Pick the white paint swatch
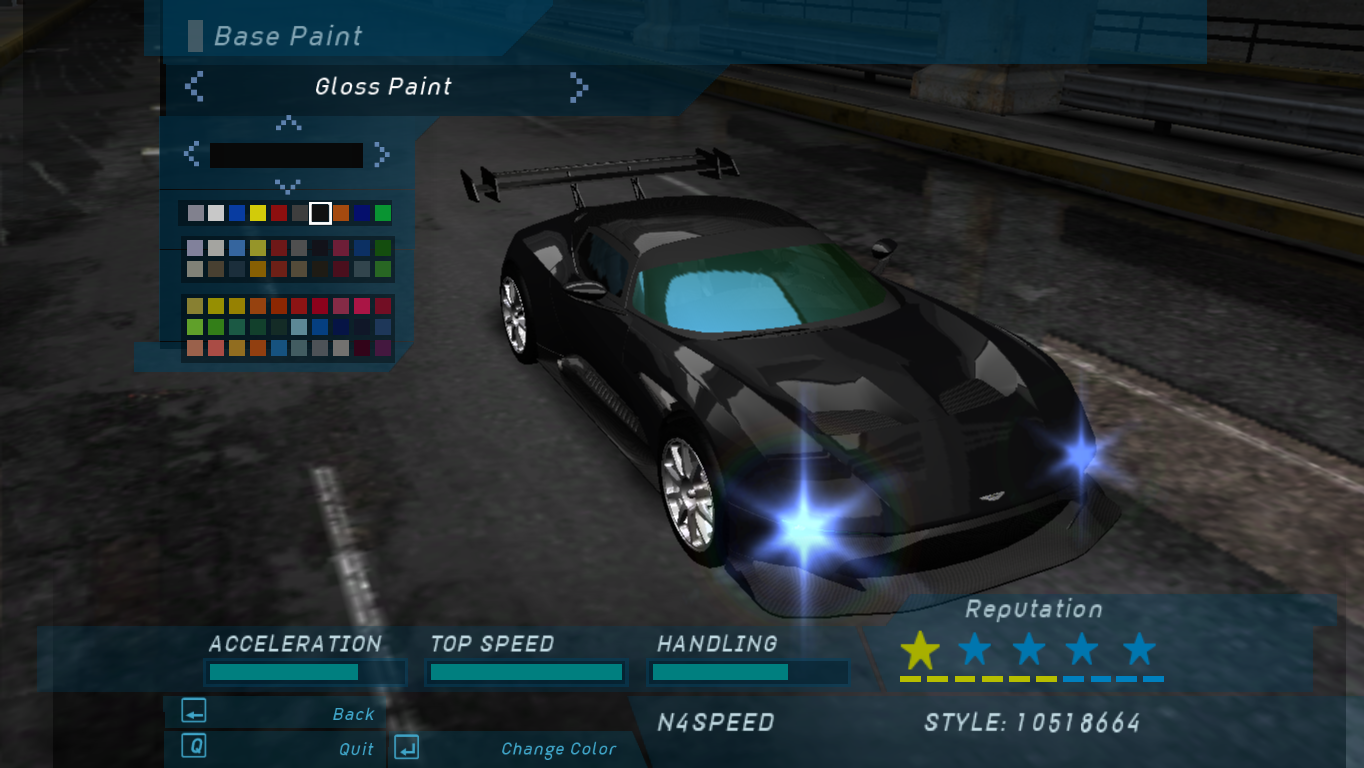The width and height of the screenshot is (1364, 768). point(216,213)
